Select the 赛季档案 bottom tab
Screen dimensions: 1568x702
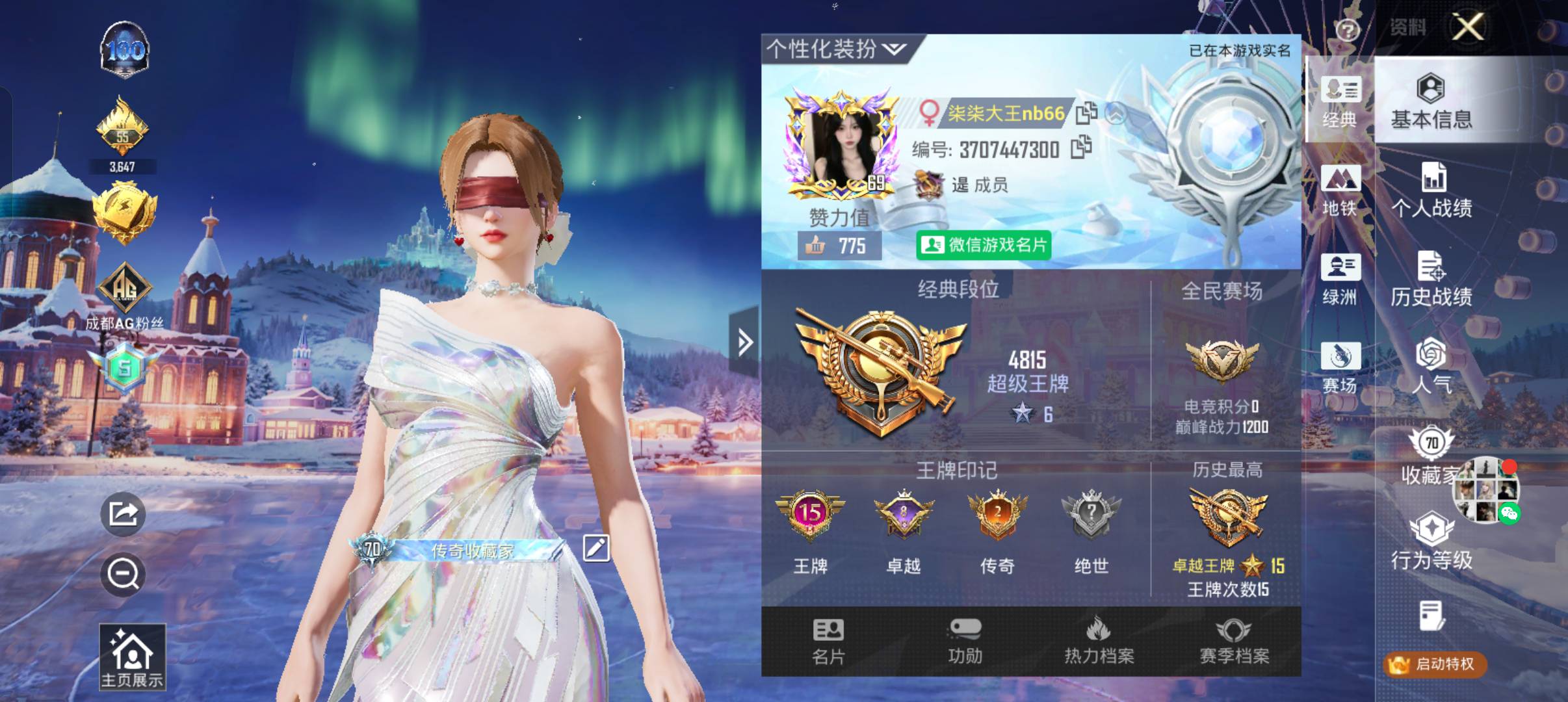(x=1234, y=642)
